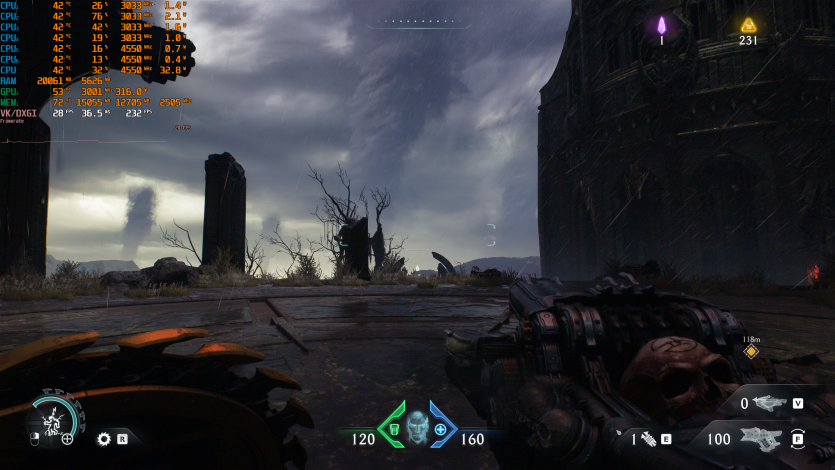Click the gold triangle currency icon
Image resolution: width=835 pixels, height=470 pixels.
point(747,25)
